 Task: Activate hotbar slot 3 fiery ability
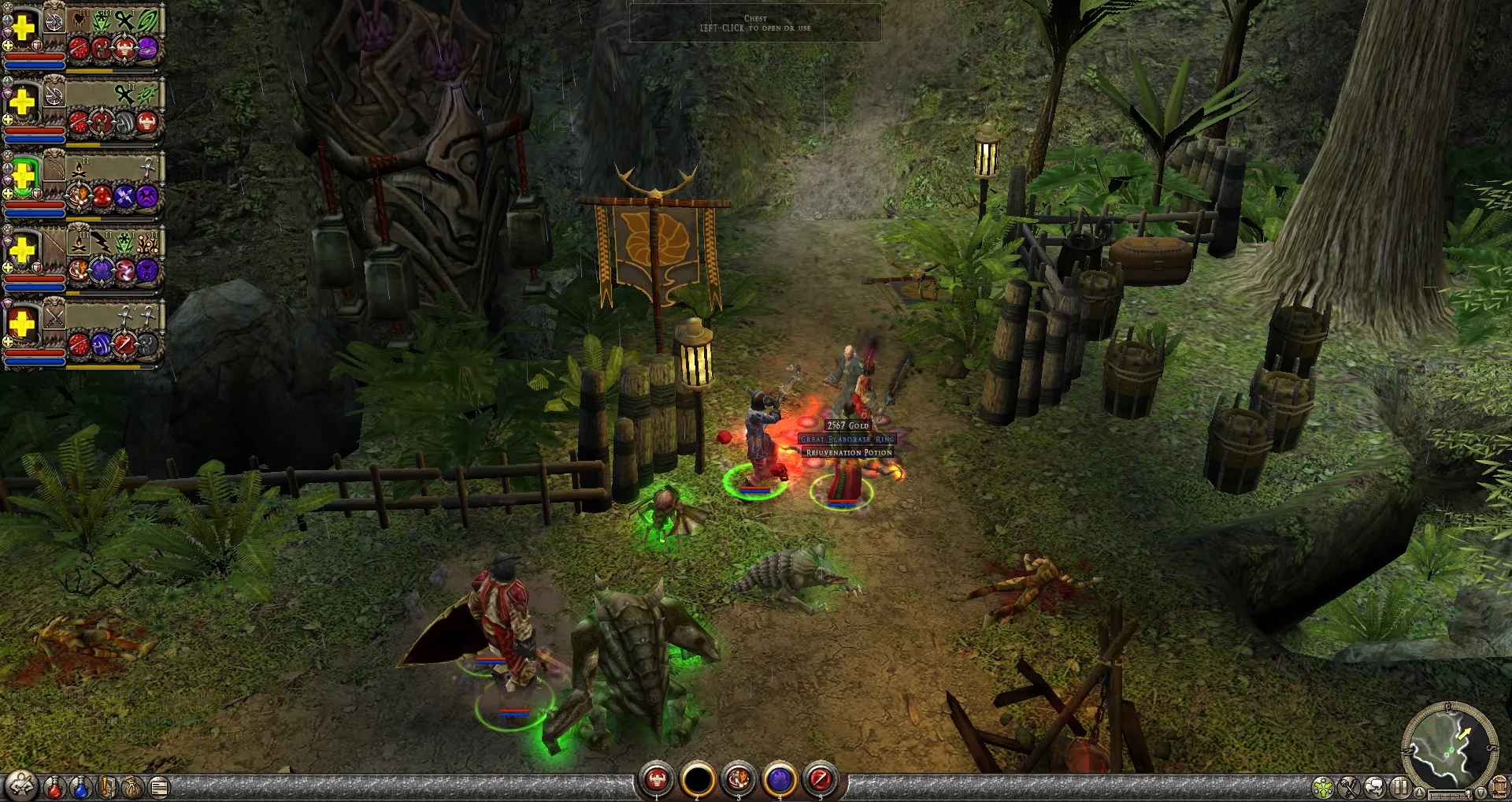738,780
